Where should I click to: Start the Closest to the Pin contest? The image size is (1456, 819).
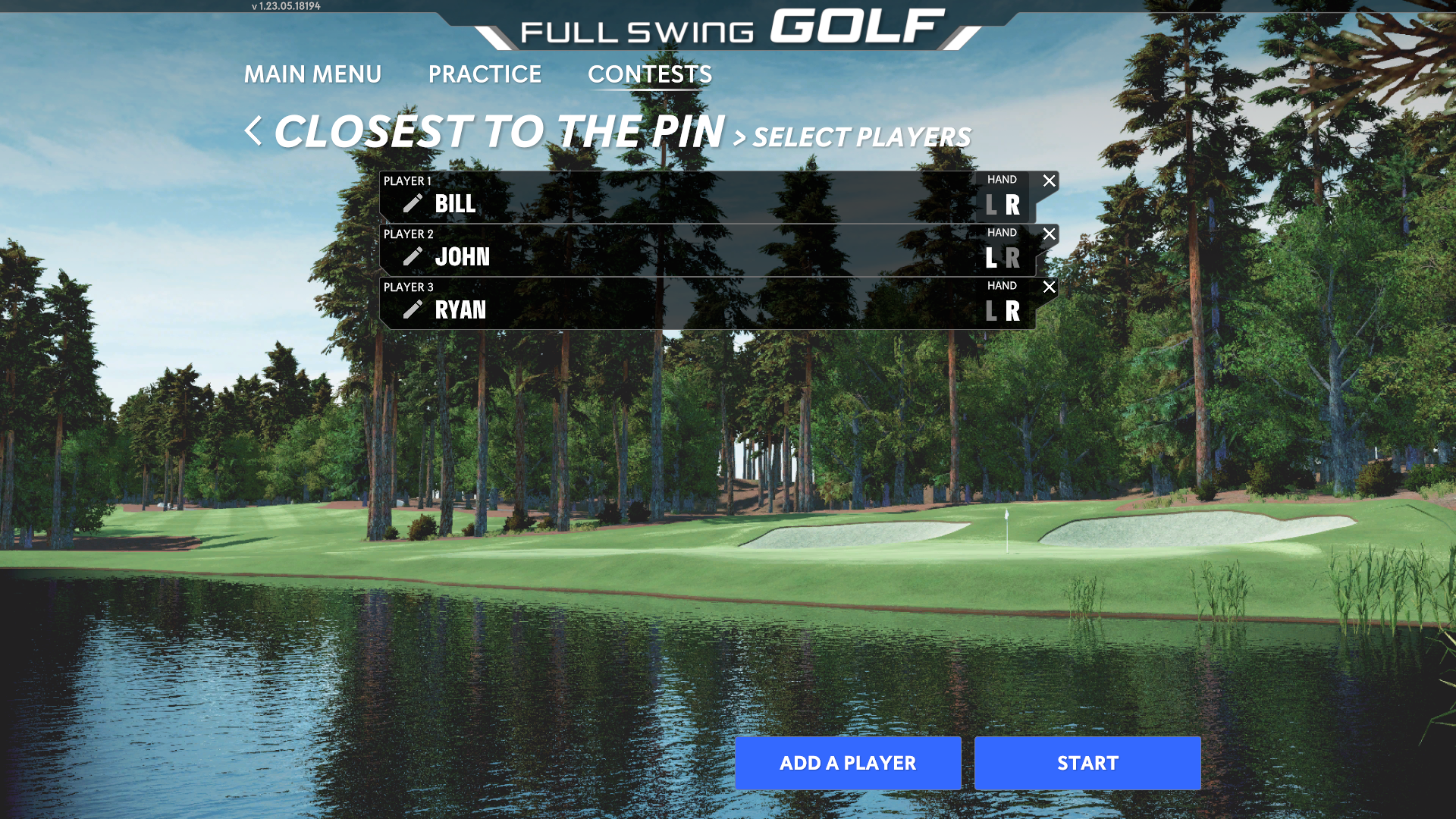1087,763
